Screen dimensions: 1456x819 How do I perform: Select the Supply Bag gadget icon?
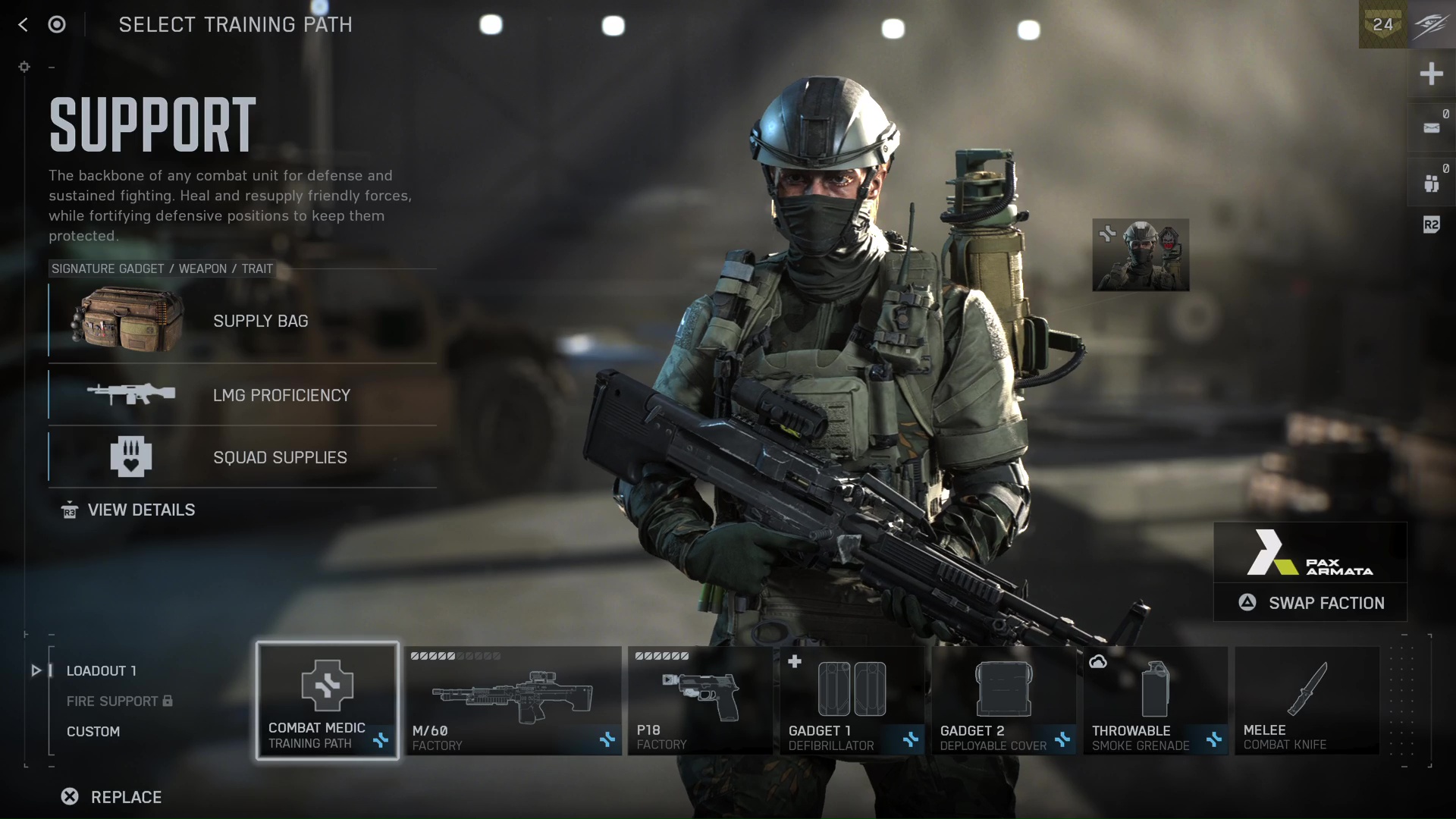coord(129,321)
